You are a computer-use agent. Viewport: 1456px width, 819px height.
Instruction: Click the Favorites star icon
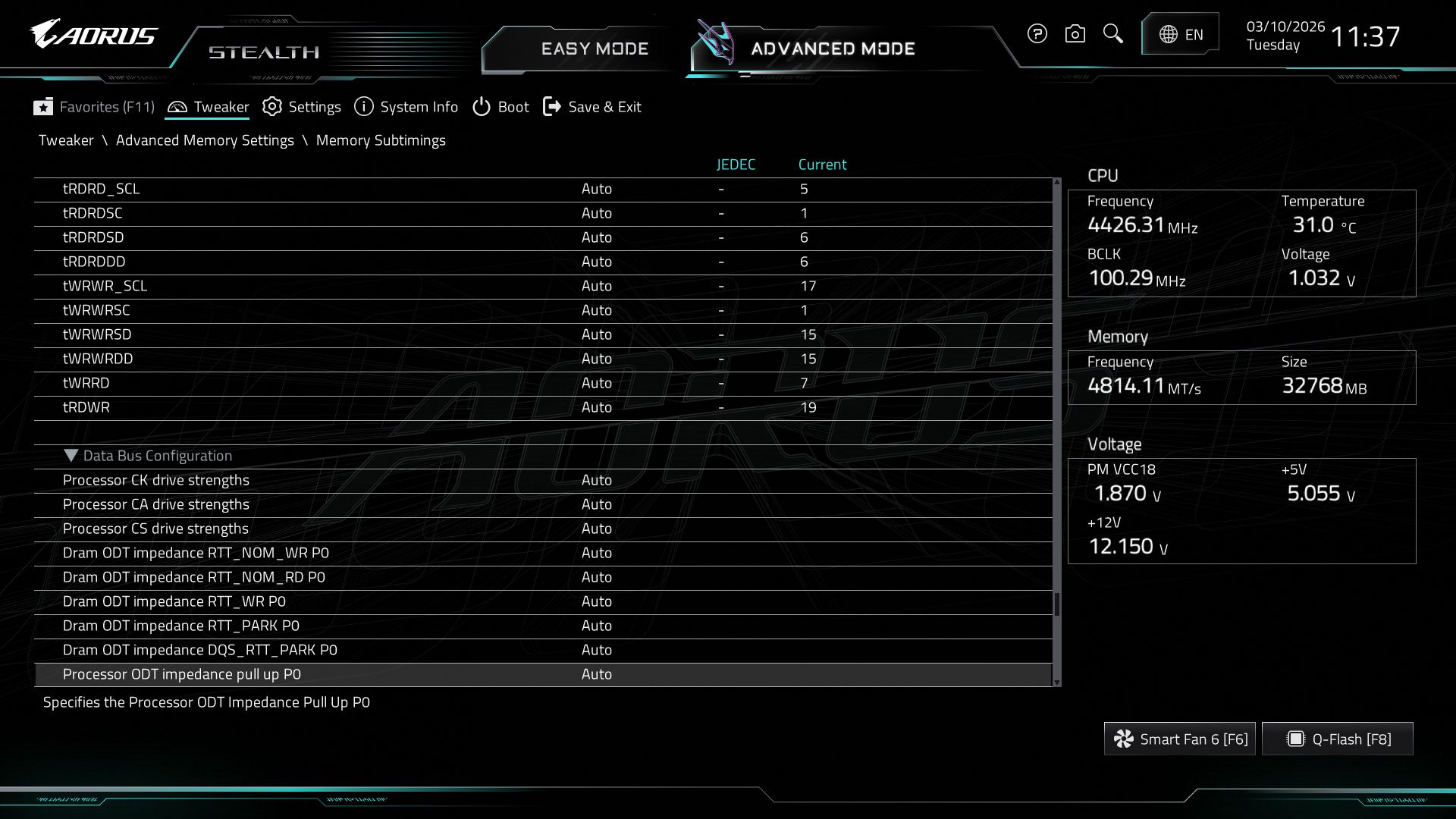(43, 107)
